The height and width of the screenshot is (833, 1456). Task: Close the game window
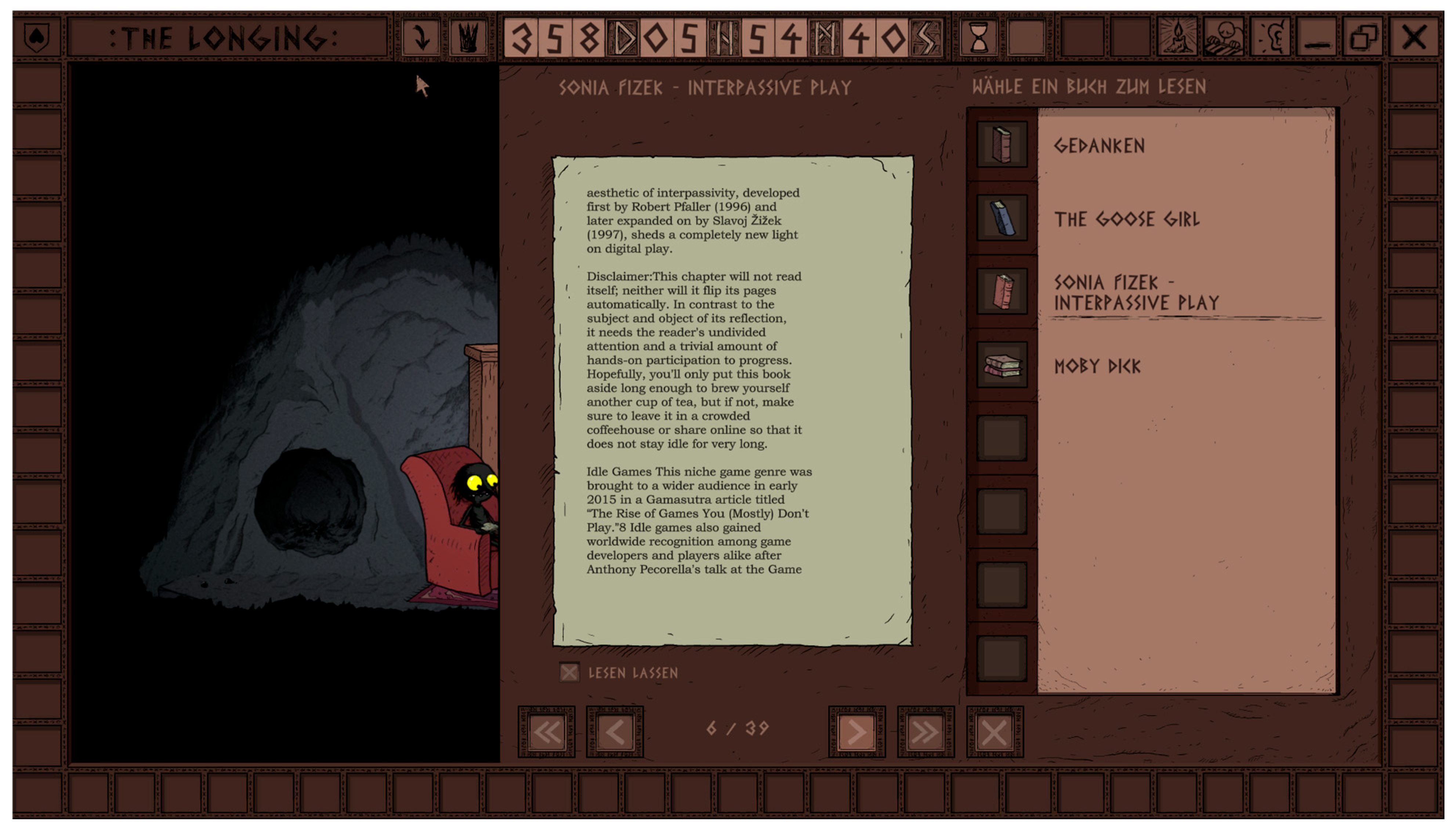pos(1414,38)
